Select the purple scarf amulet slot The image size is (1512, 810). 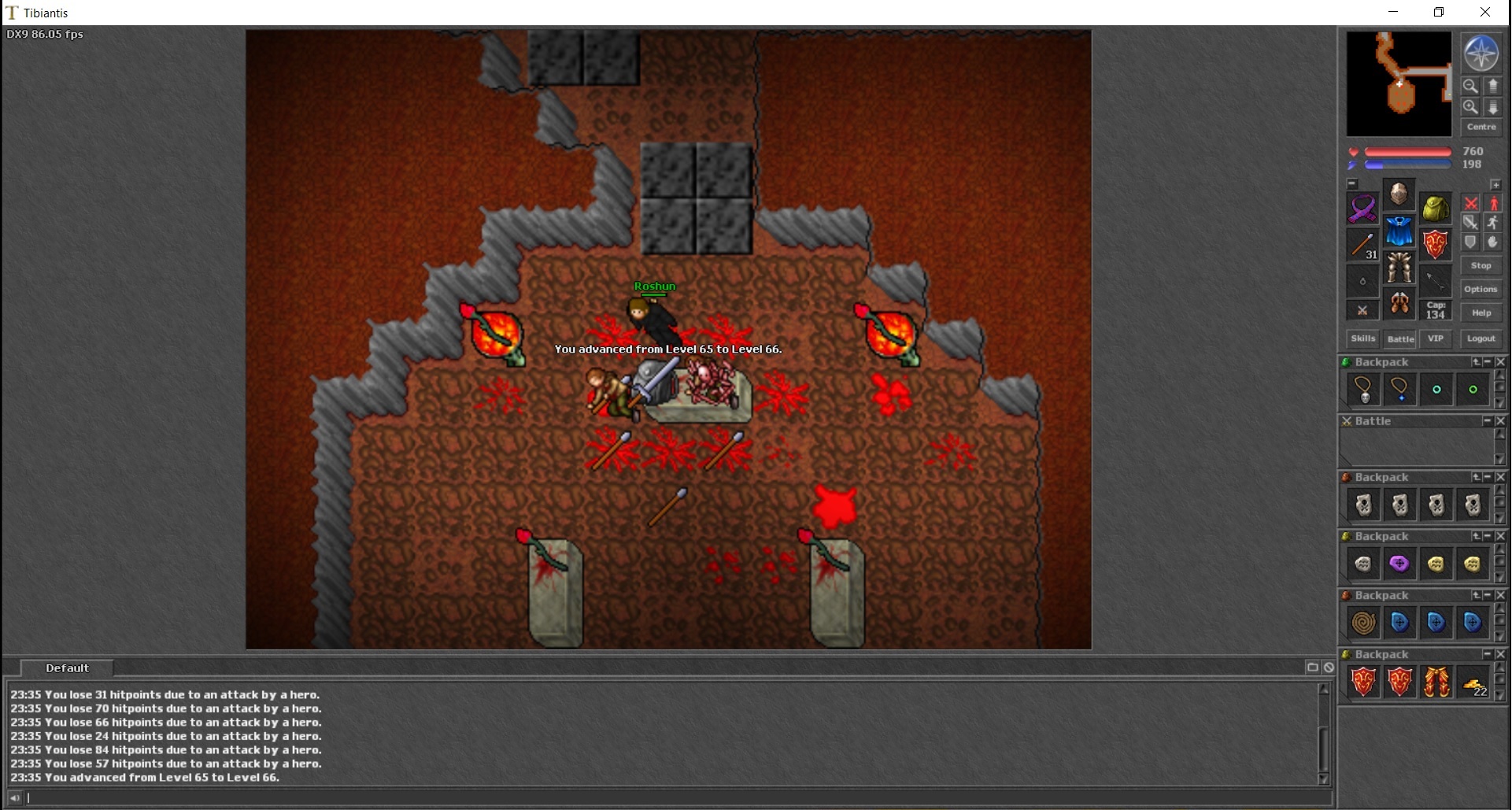1362,209
